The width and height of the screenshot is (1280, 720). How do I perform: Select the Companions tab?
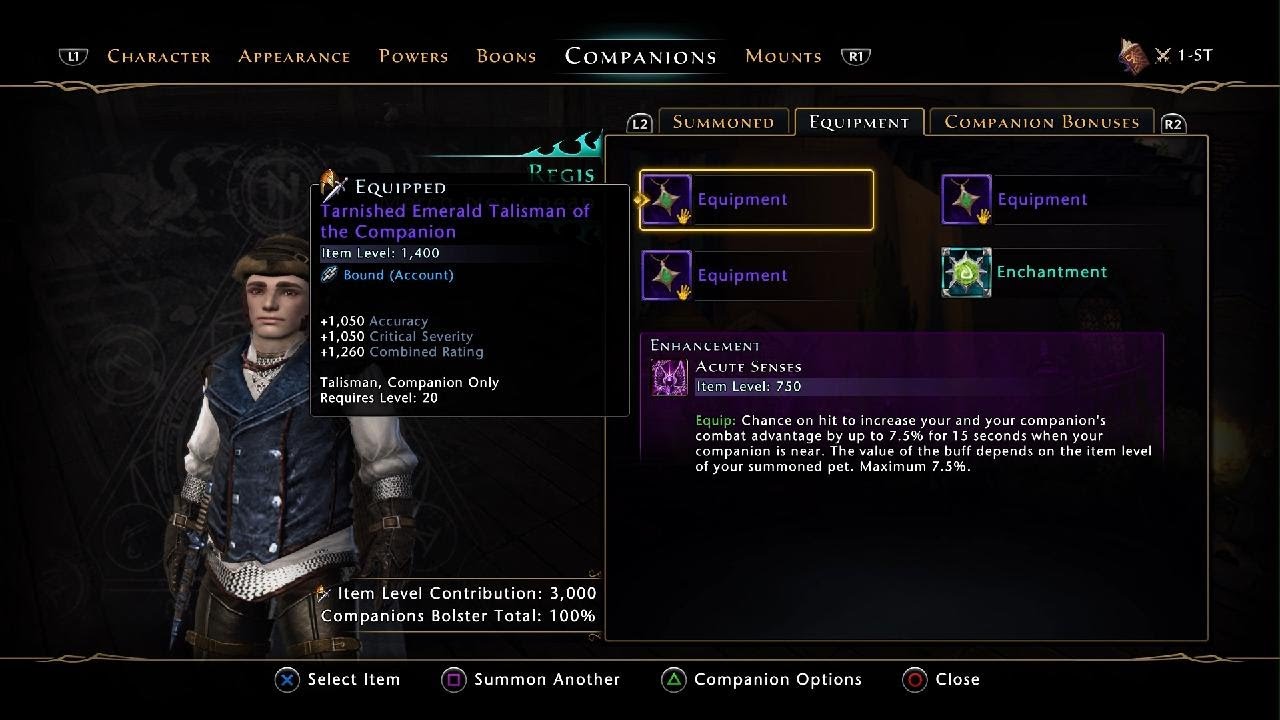click(x=640, y=56)
